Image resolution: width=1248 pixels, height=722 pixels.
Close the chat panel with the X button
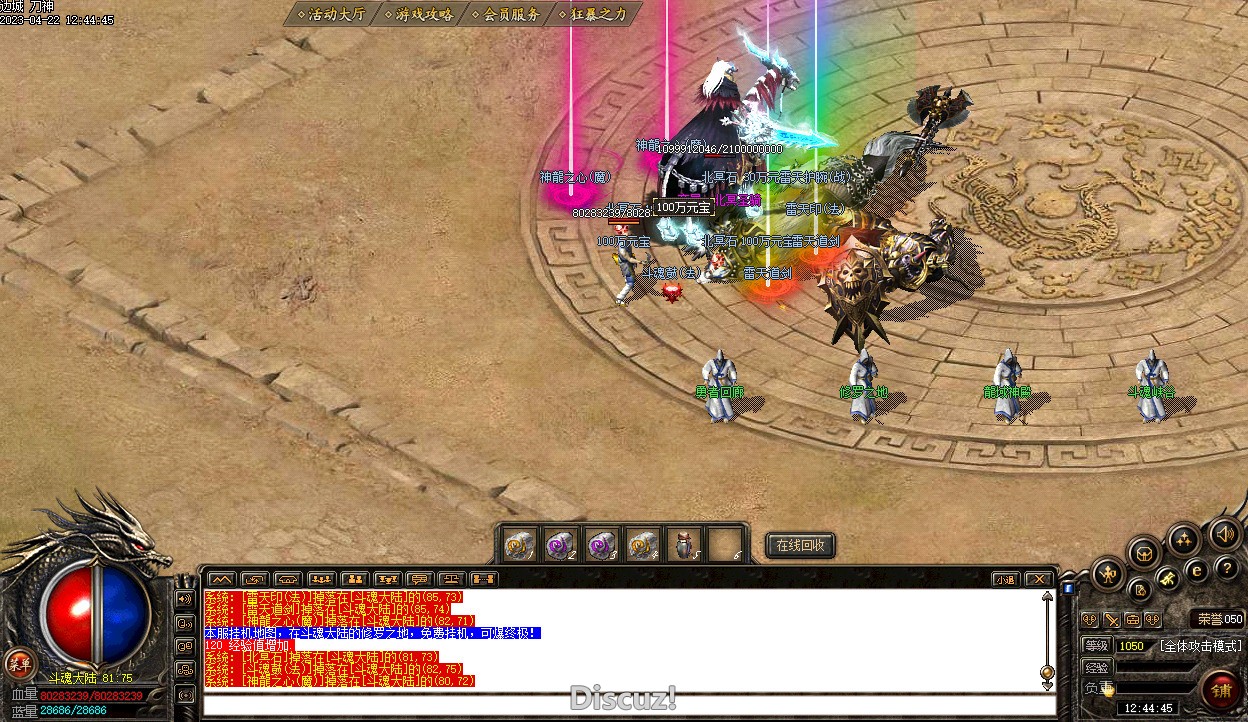(1039, 579)
